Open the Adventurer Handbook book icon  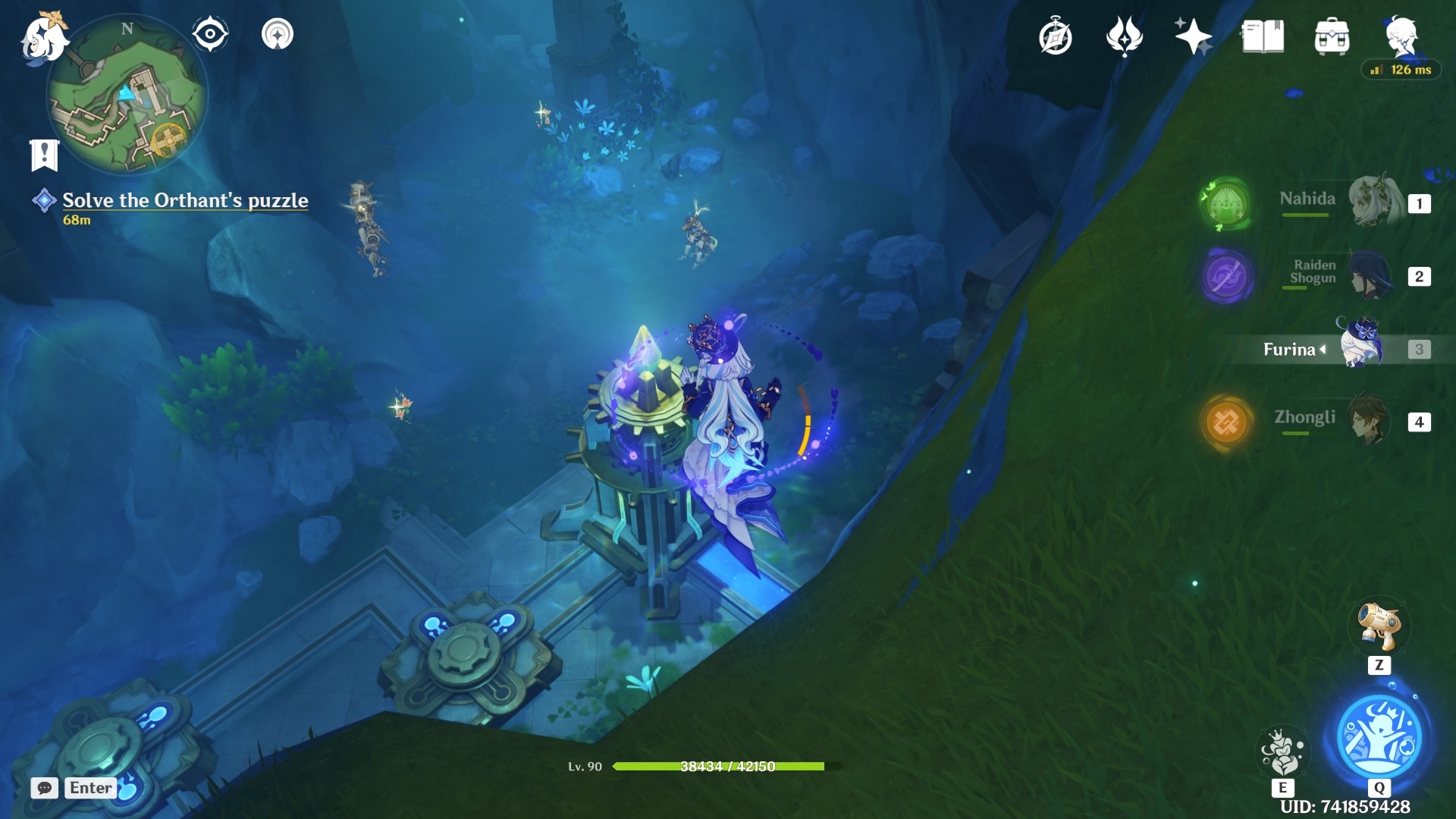tap(1263, 37)
